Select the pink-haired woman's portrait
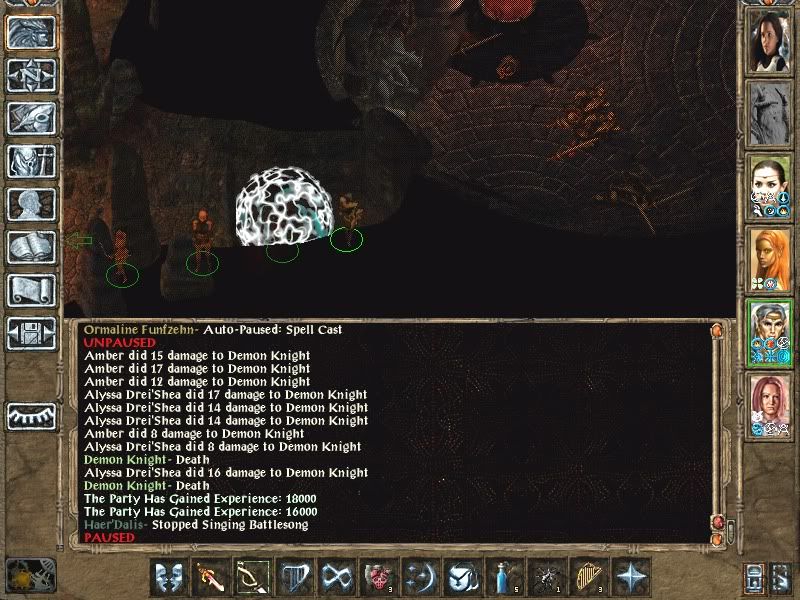 (771, 406)
